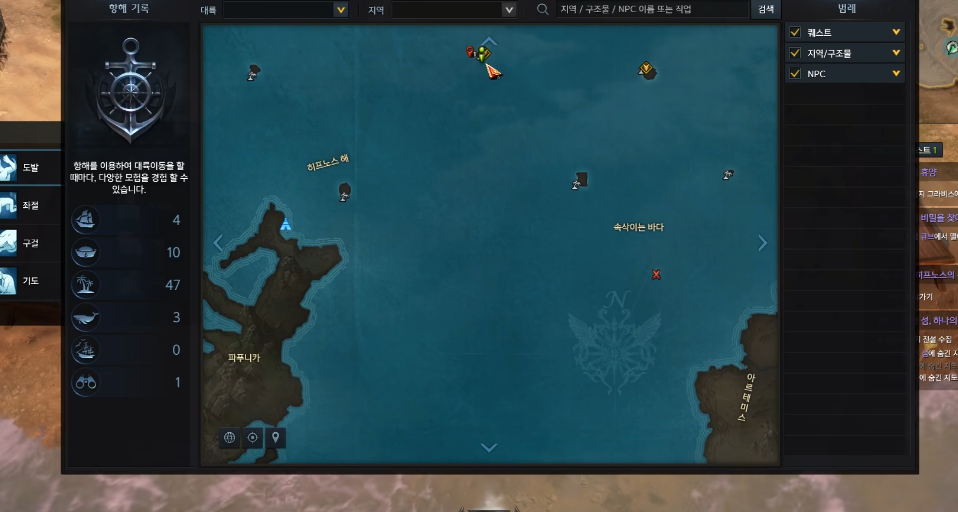Screen dimensions: 958x512
Task: Toggle the NPC legend checkbox
Action: 795,74
